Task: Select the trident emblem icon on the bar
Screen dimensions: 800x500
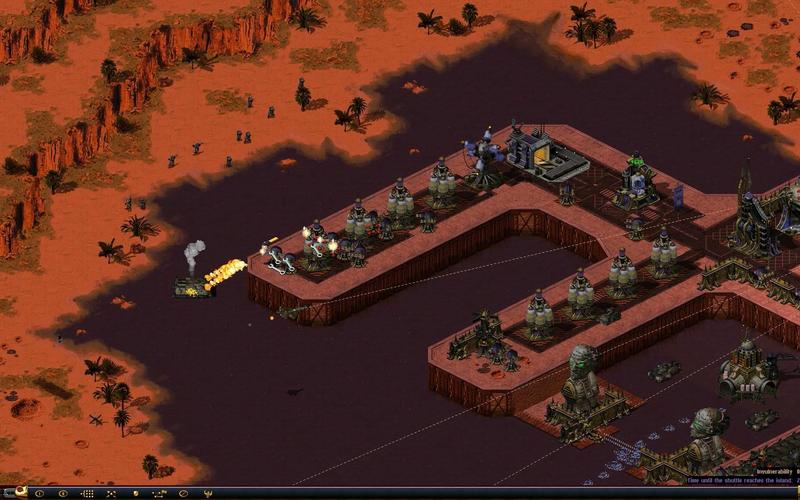Action: [207, 493]
